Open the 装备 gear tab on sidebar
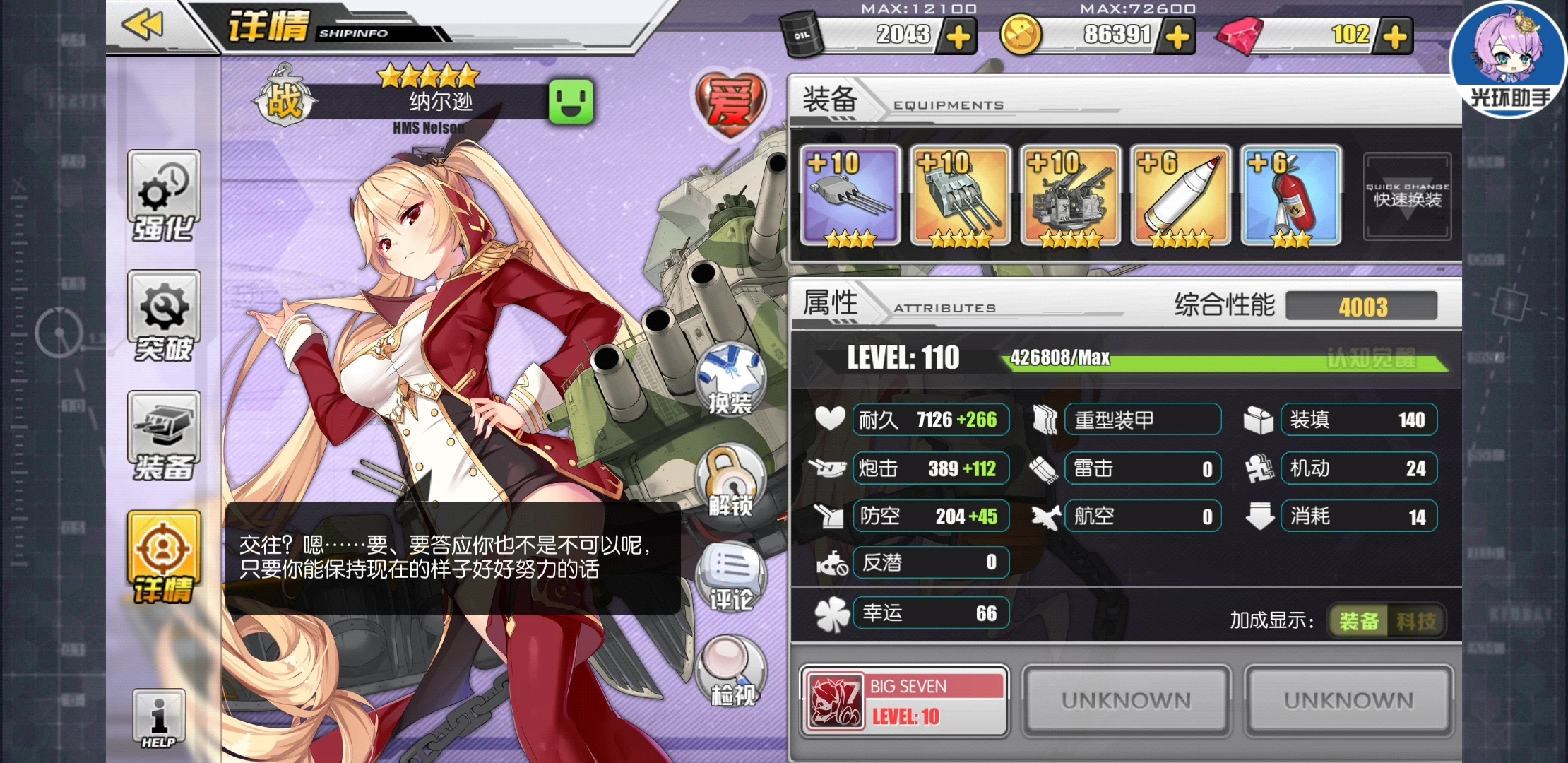Screen dimensions: 1568x763 coord(164,436)
